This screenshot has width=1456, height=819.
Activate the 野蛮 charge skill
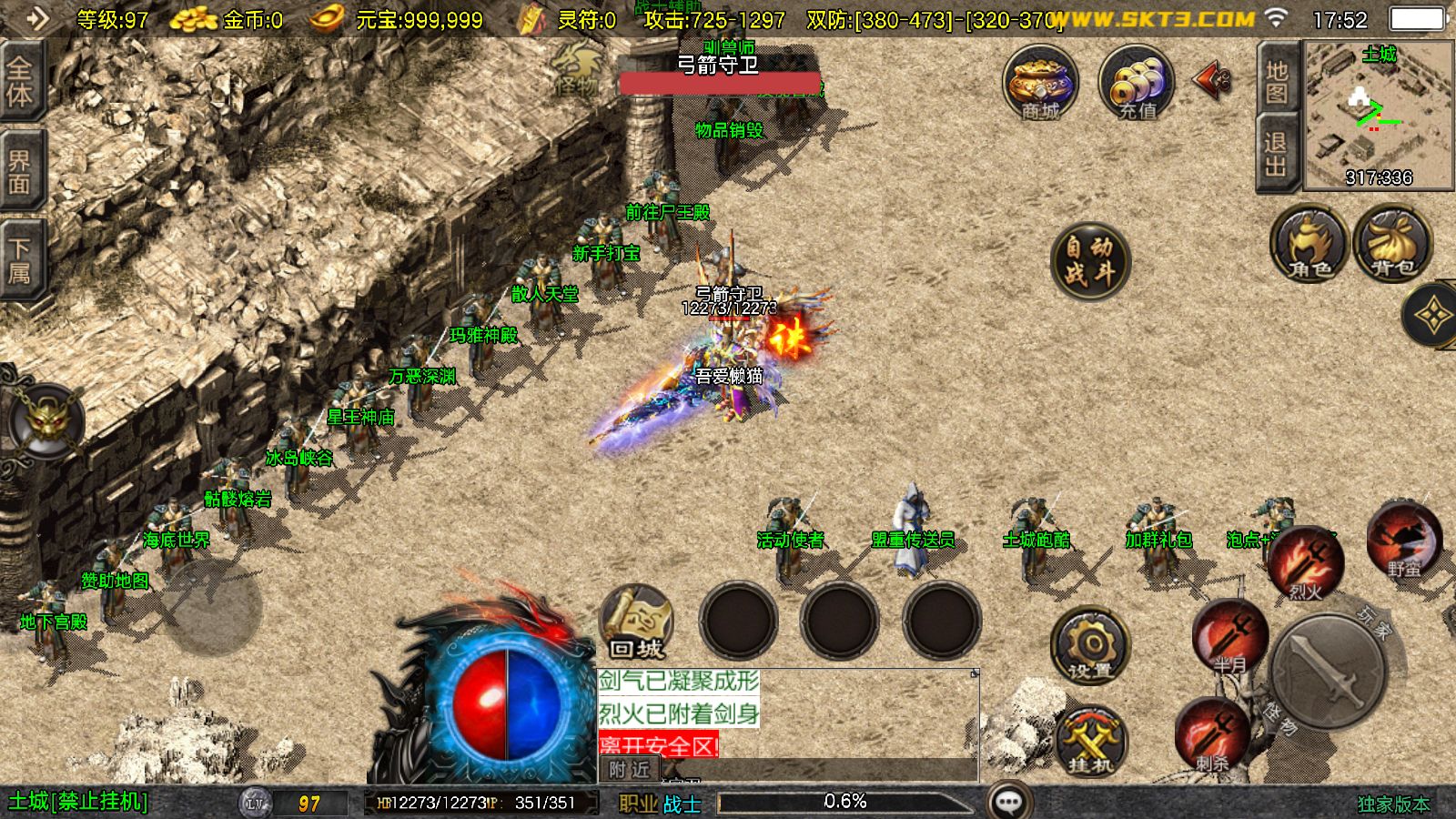point(1404,539)
